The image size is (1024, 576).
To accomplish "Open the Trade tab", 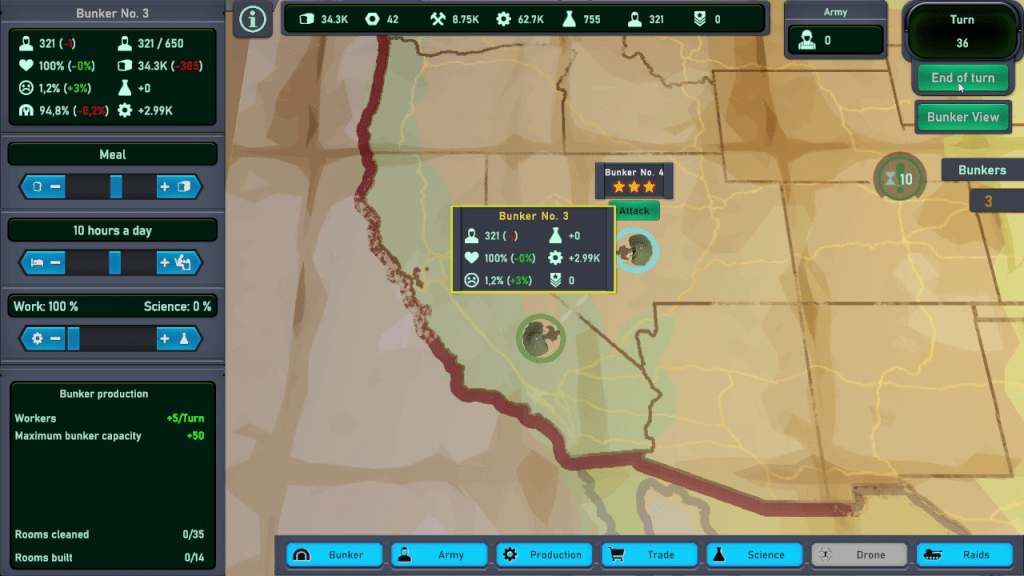I will click(x=650, y=555).
